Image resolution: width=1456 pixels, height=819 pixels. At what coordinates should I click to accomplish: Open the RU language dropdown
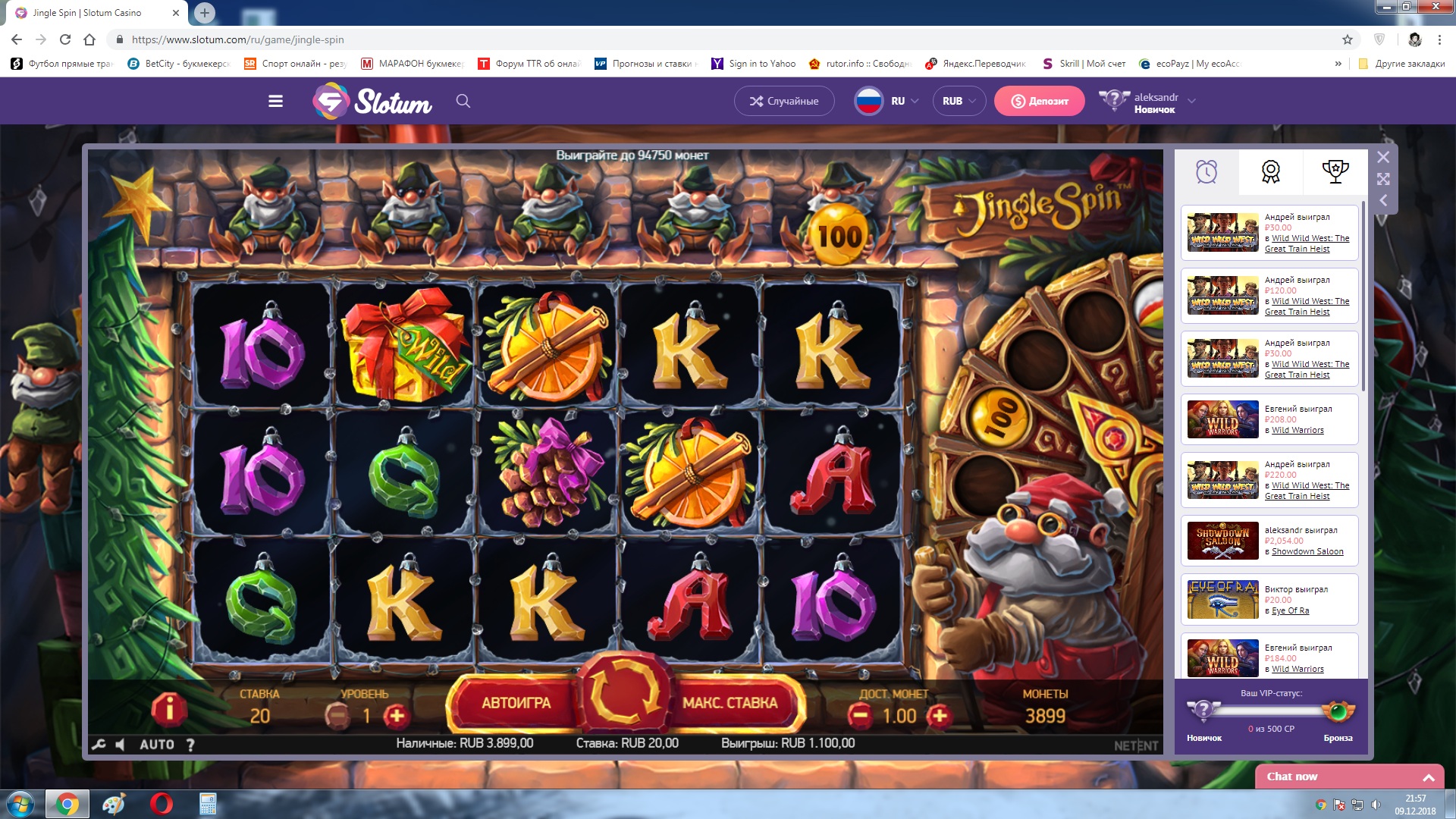(887, 101)
